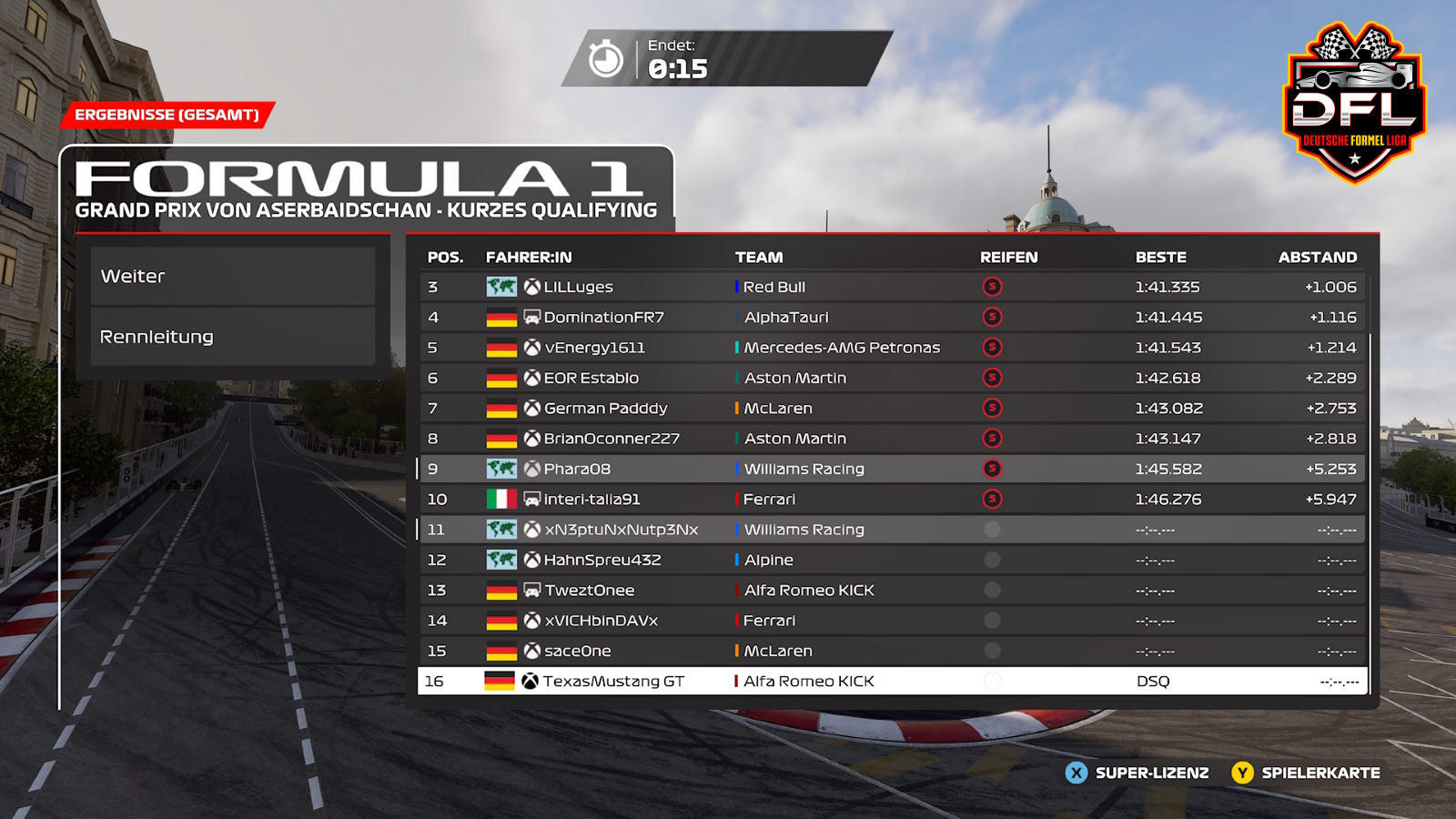This screenshot has width=1456, height=819.
Task: Select TweztOnee Alfa Romeo row
Action: tap(892, 591)
